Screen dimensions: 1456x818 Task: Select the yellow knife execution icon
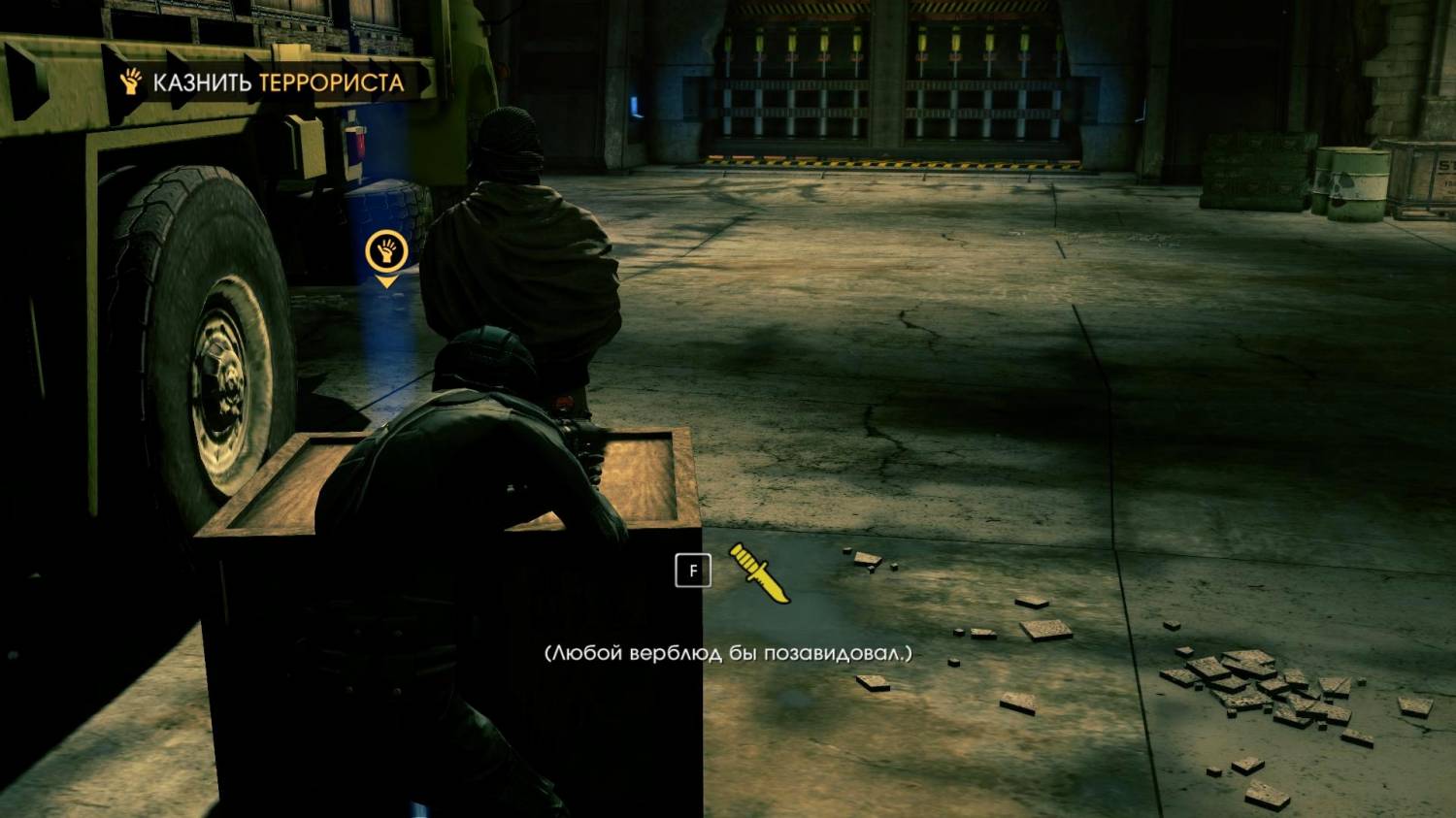click(x=759, y=573)
